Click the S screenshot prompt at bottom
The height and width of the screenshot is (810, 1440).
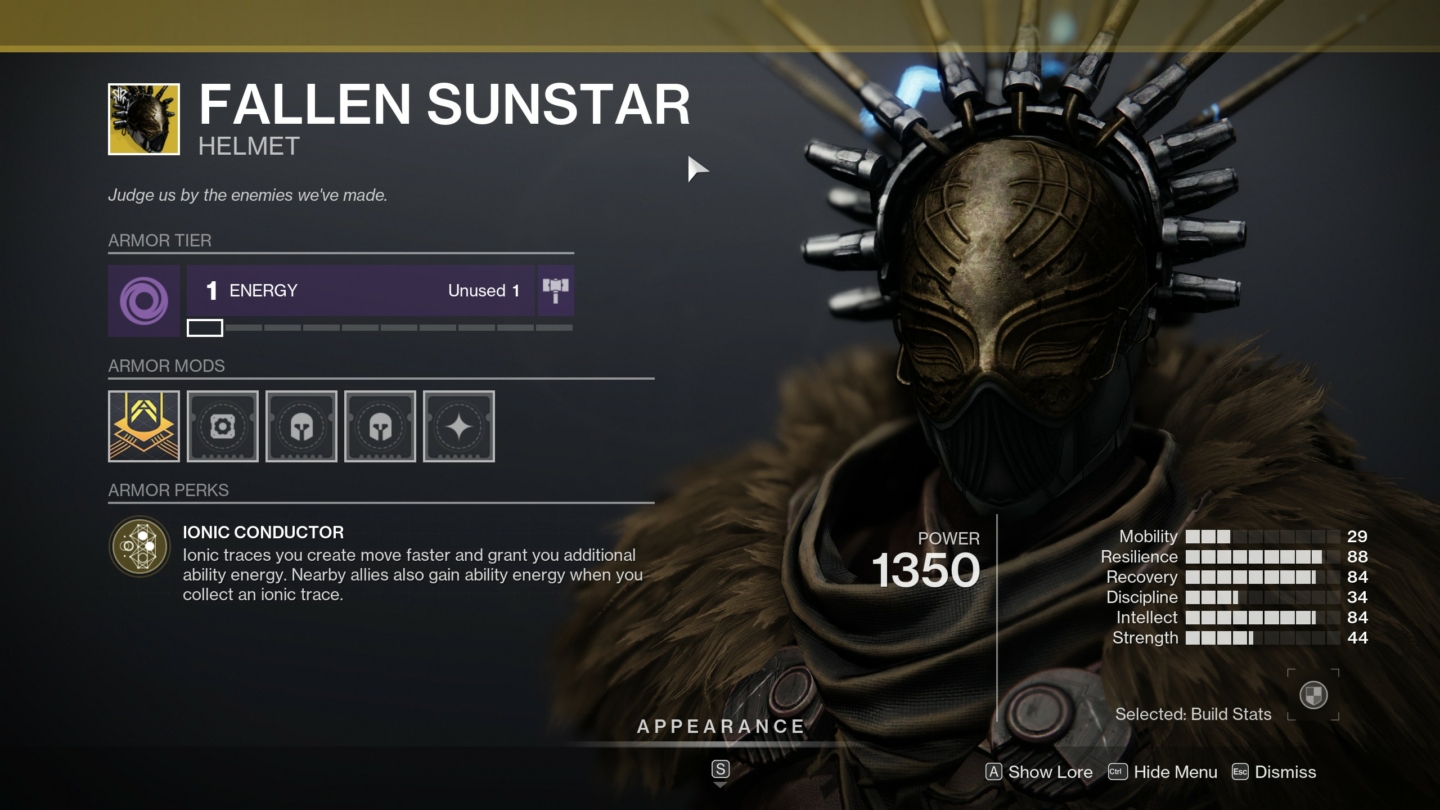point(720,771)
